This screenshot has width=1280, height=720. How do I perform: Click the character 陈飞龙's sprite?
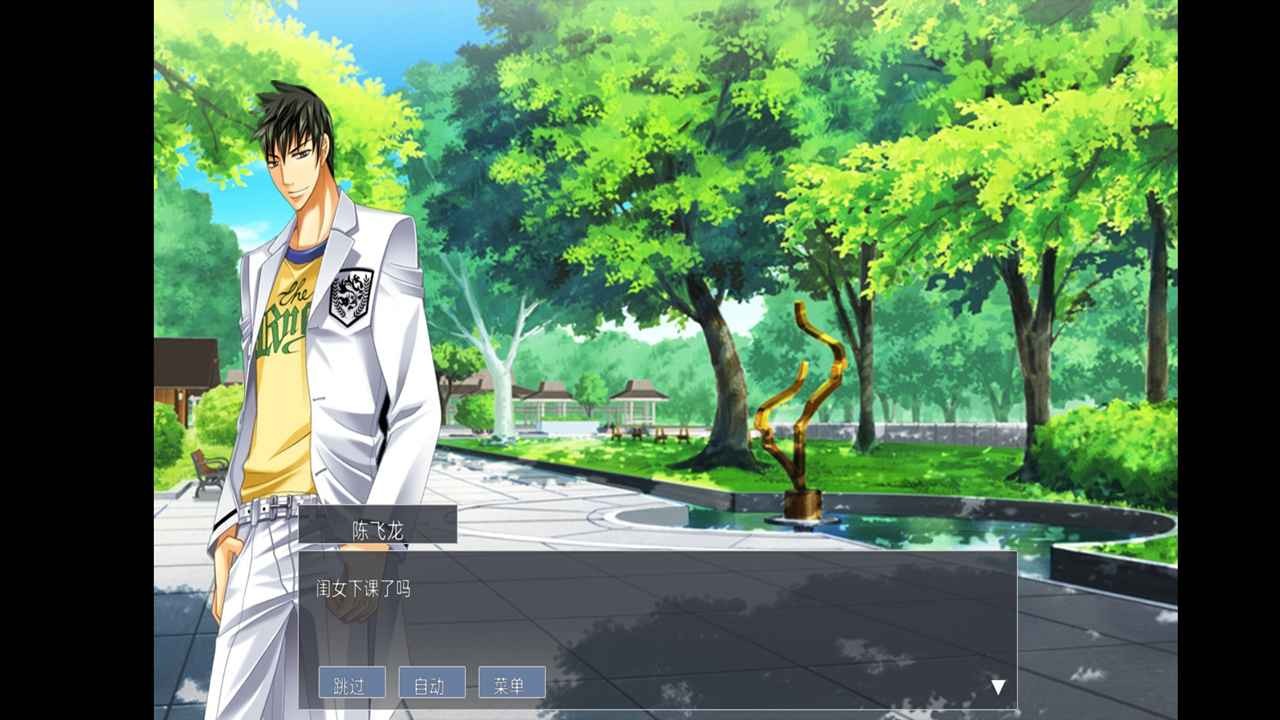(x=300, y=300)
